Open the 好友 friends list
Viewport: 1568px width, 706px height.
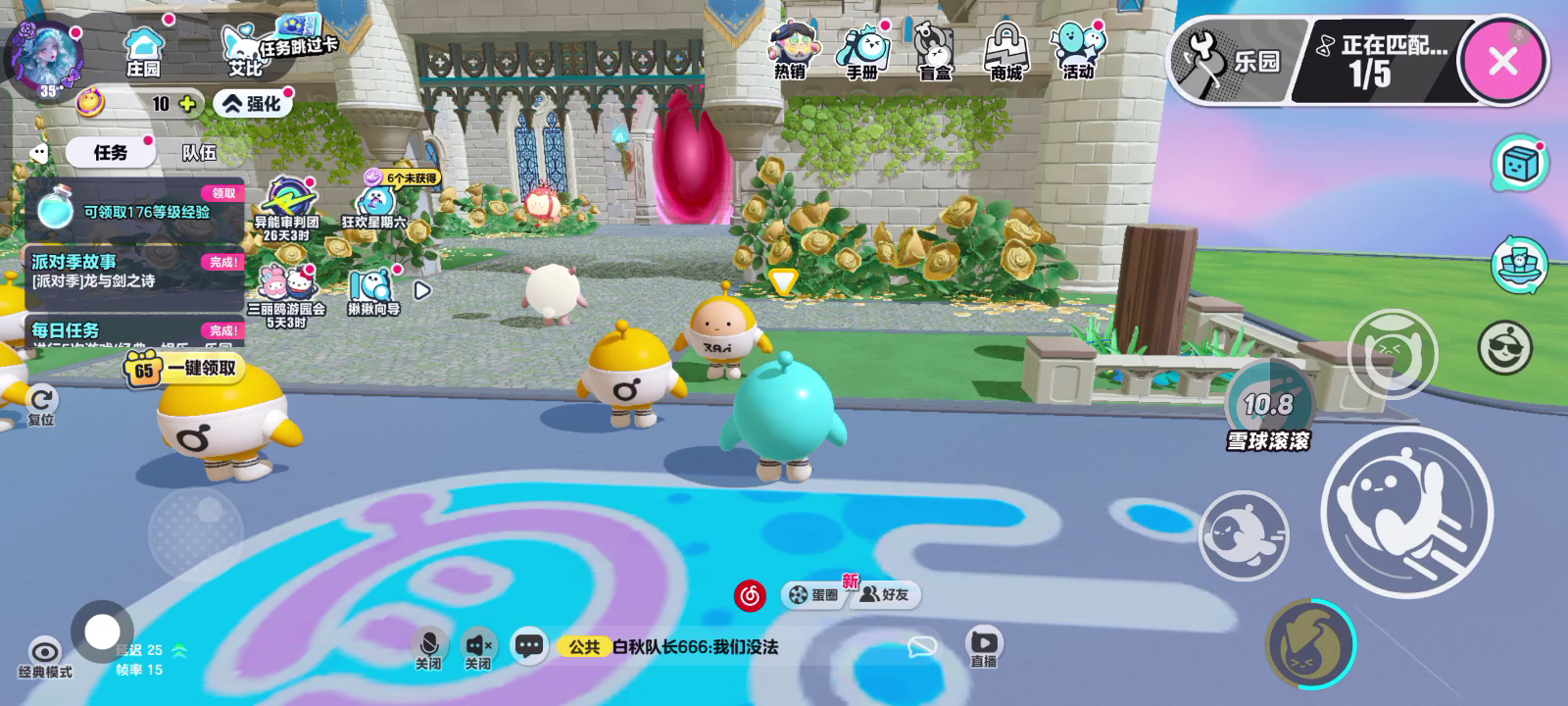click(885, 594)
